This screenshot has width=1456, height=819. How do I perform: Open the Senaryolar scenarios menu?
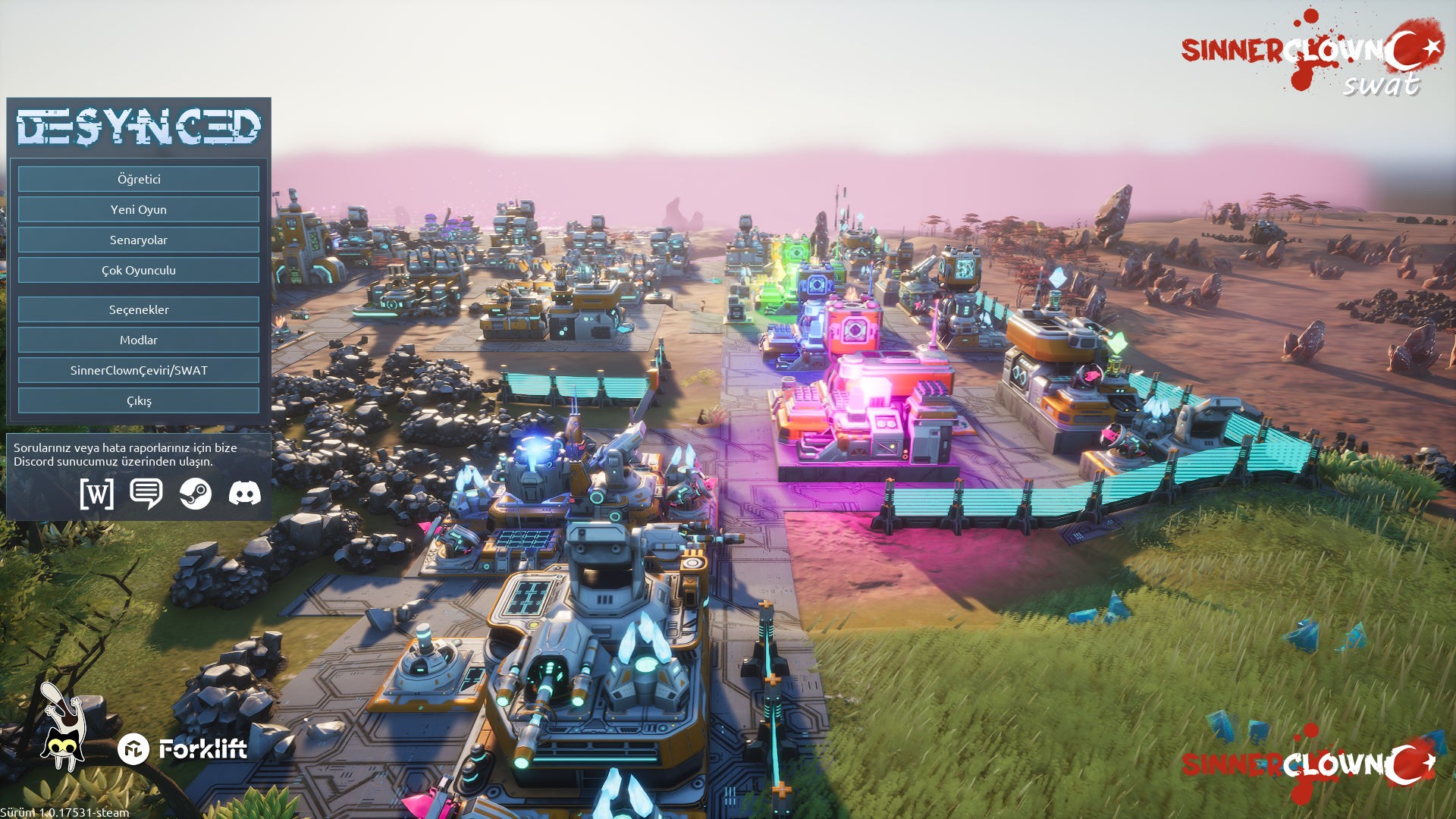[139, 240]
